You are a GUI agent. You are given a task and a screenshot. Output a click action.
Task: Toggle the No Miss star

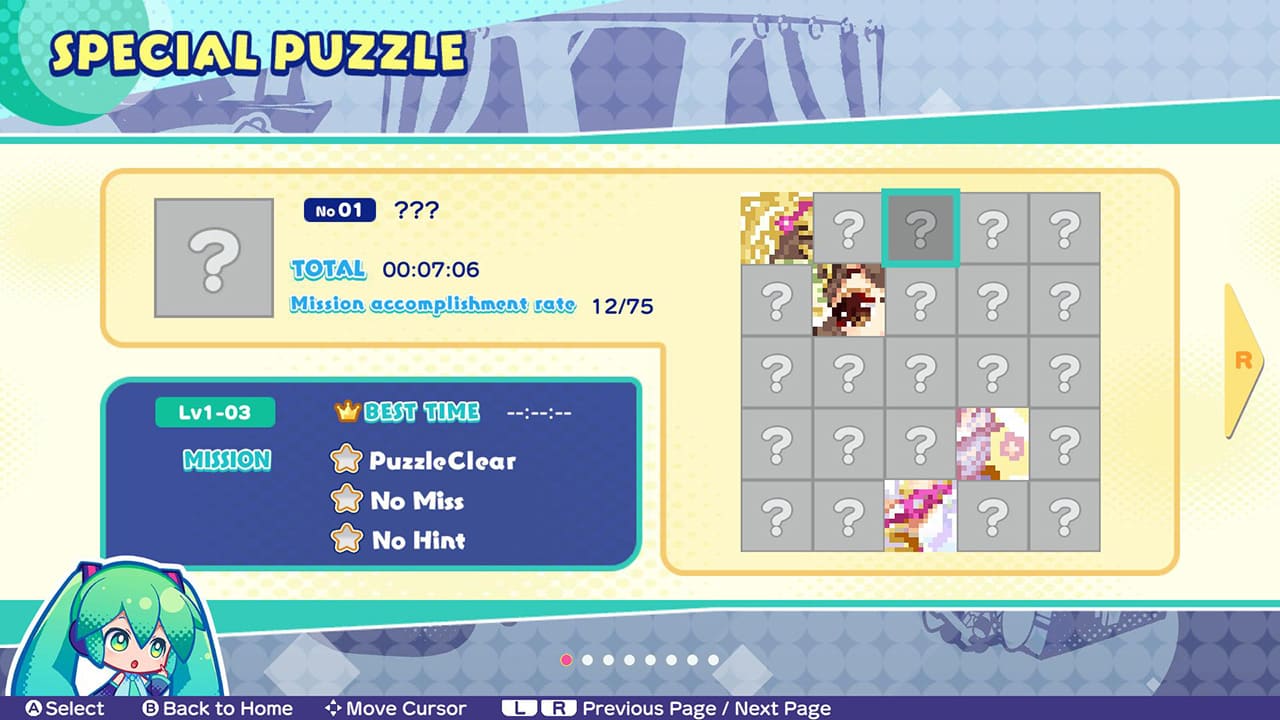[347, 500]
